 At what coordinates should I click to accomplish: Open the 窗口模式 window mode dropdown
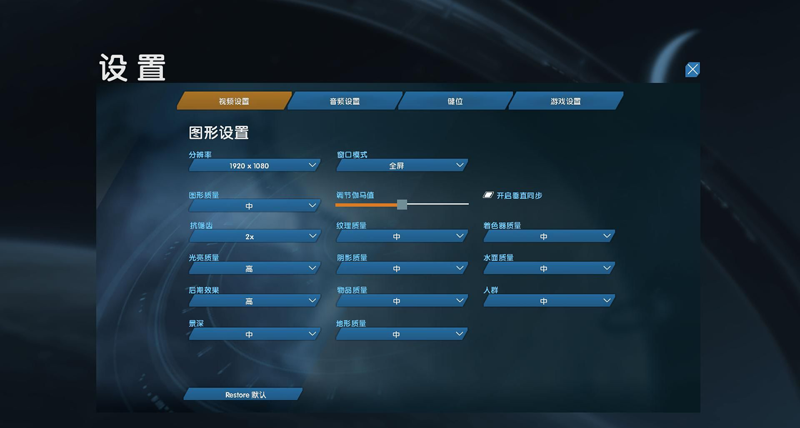[401, 165]
